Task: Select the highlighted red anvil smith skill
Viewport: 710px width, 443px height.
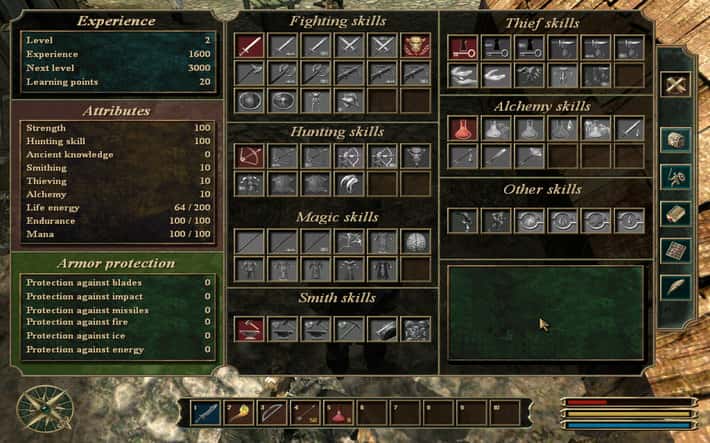Action: 250,328
